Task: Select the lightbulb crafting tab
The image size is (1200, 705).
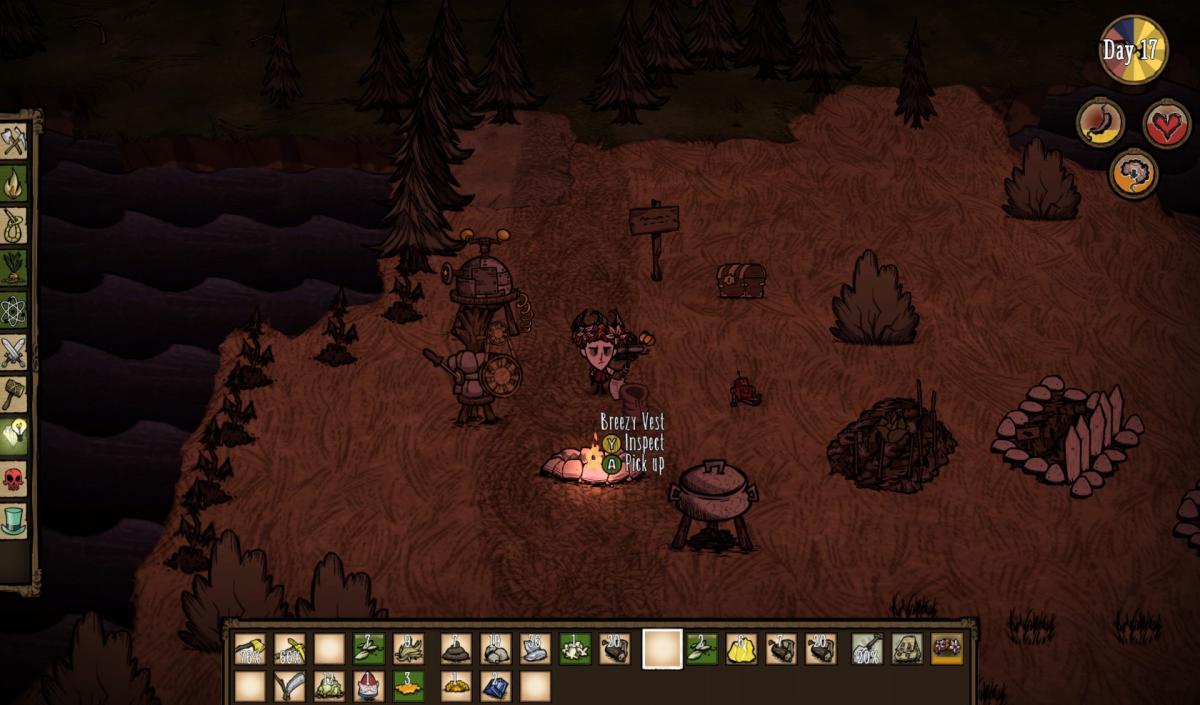Action: click(x=13, y=435)
